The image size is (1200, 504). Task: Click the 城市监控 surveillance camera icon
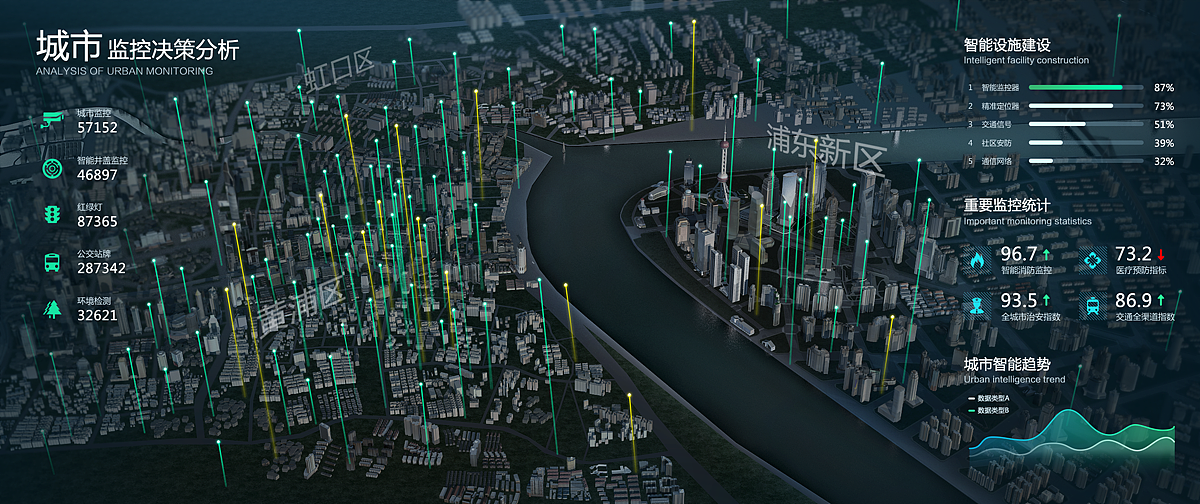(x=51, y=121)
